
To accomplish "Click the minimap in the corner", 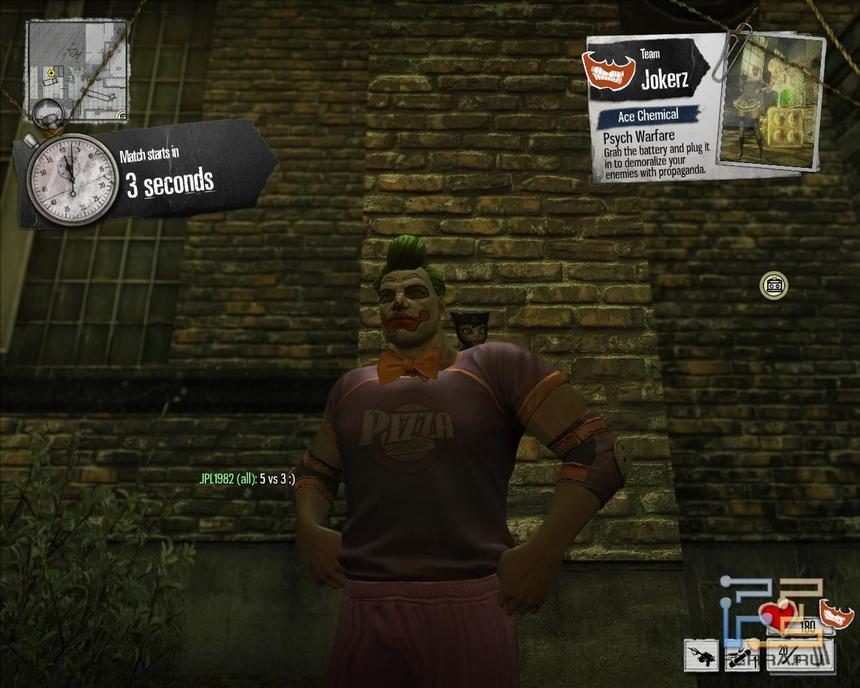I will click(76, 71).
